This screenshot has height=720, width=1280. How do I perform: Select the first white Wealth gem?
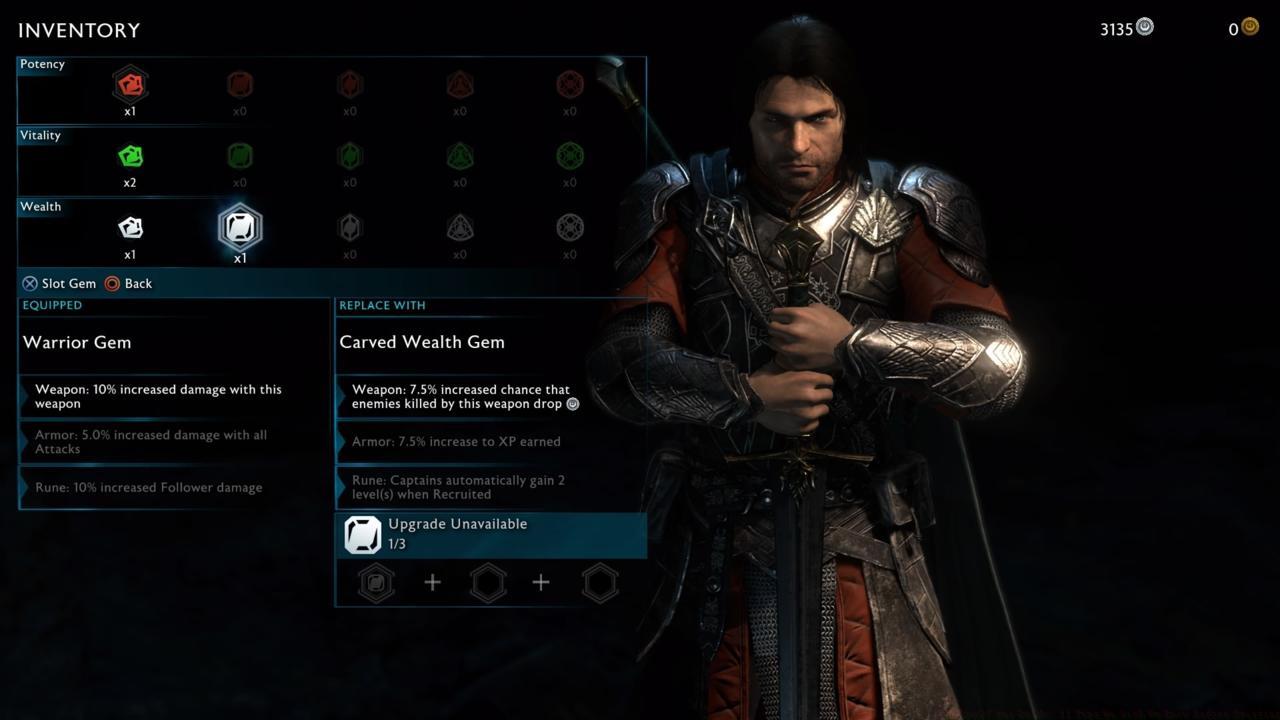130,227
